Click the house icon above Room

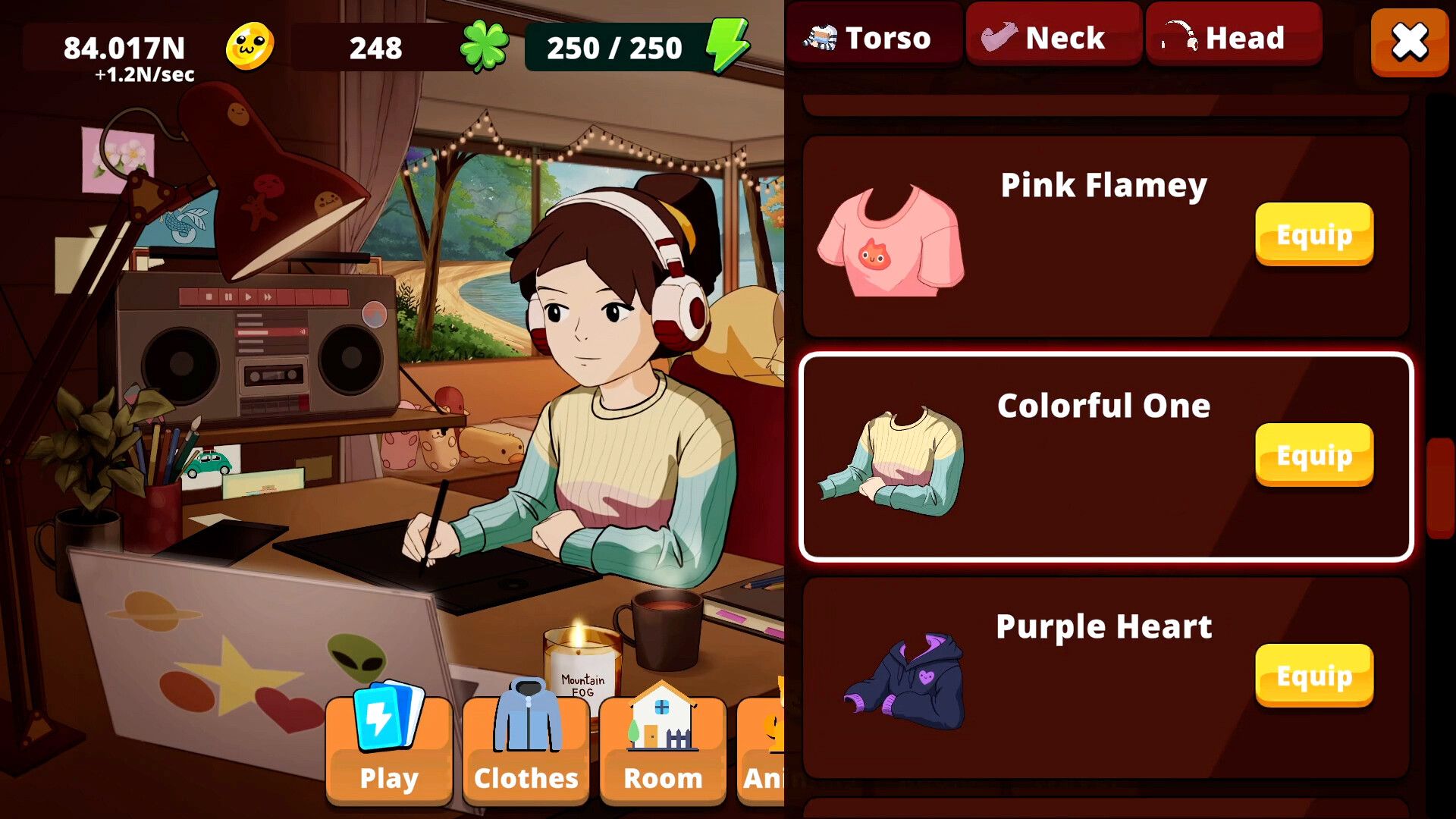662,713
